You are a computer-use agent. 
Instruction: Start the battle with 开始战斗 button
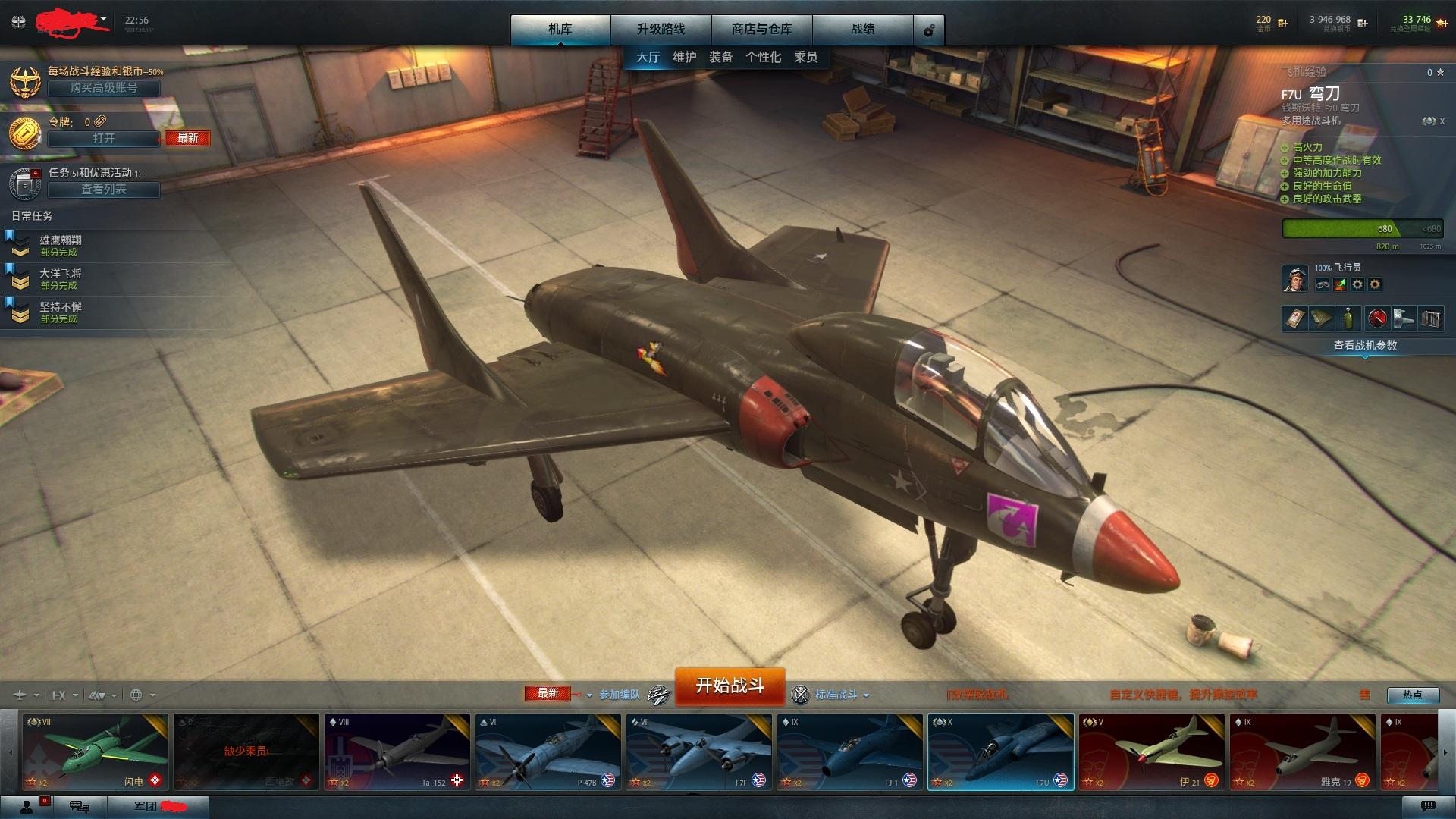click(x=730, y=686)
